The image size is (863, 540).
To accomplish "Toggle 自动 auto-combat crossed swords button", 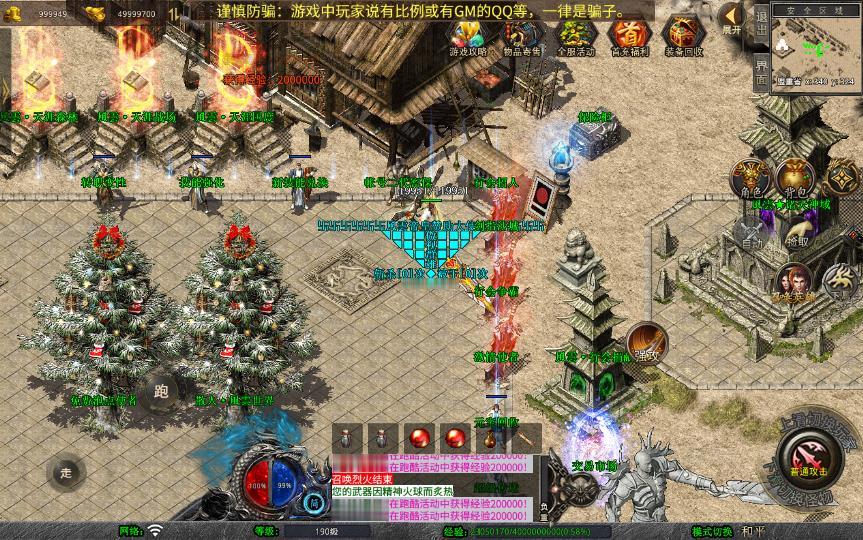I will (752, 232).
